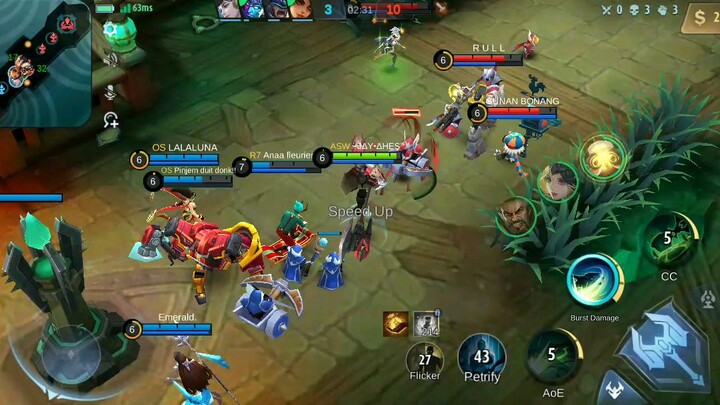This screenshot has height=405, width=720.
Task: Cast the Flicker battle spell
Action: [x=425, y=360]
